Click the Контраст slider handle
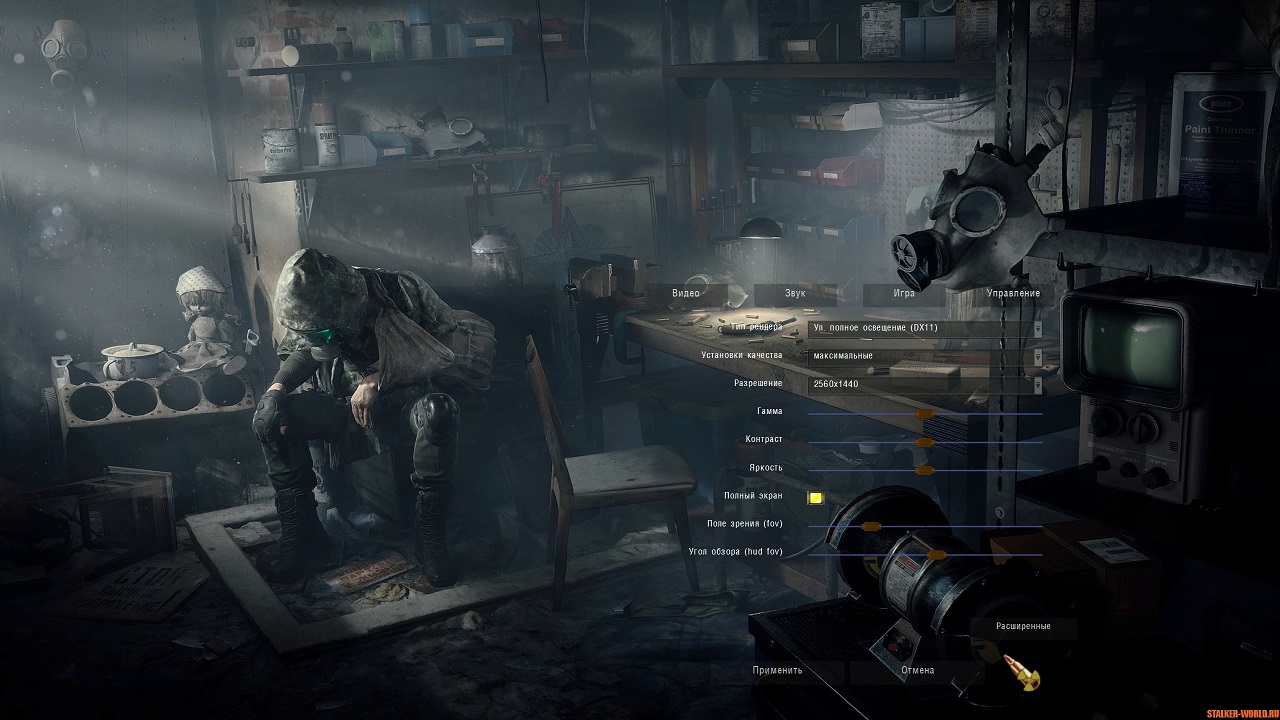The image size is (1280, 720). click(x=925, y=441)
